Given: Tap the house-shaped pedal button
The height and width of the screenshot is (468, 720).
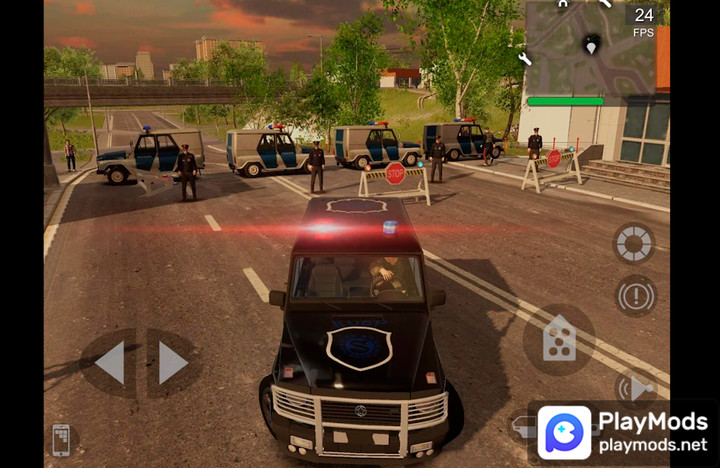Looking at the screenshot, I should coord(558,339).
